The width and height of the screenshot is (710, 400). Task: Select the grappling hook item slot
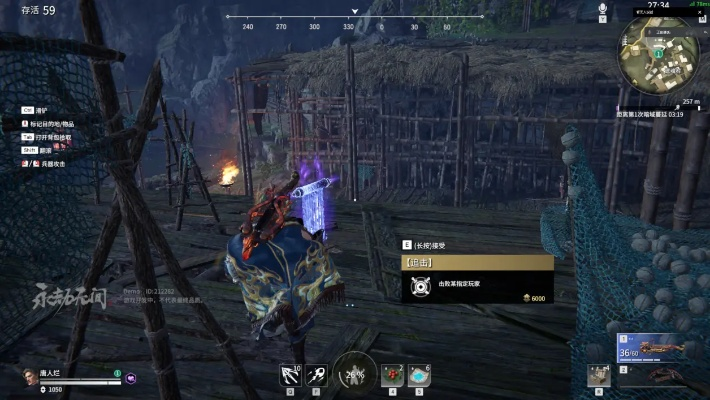coord(290,374)
